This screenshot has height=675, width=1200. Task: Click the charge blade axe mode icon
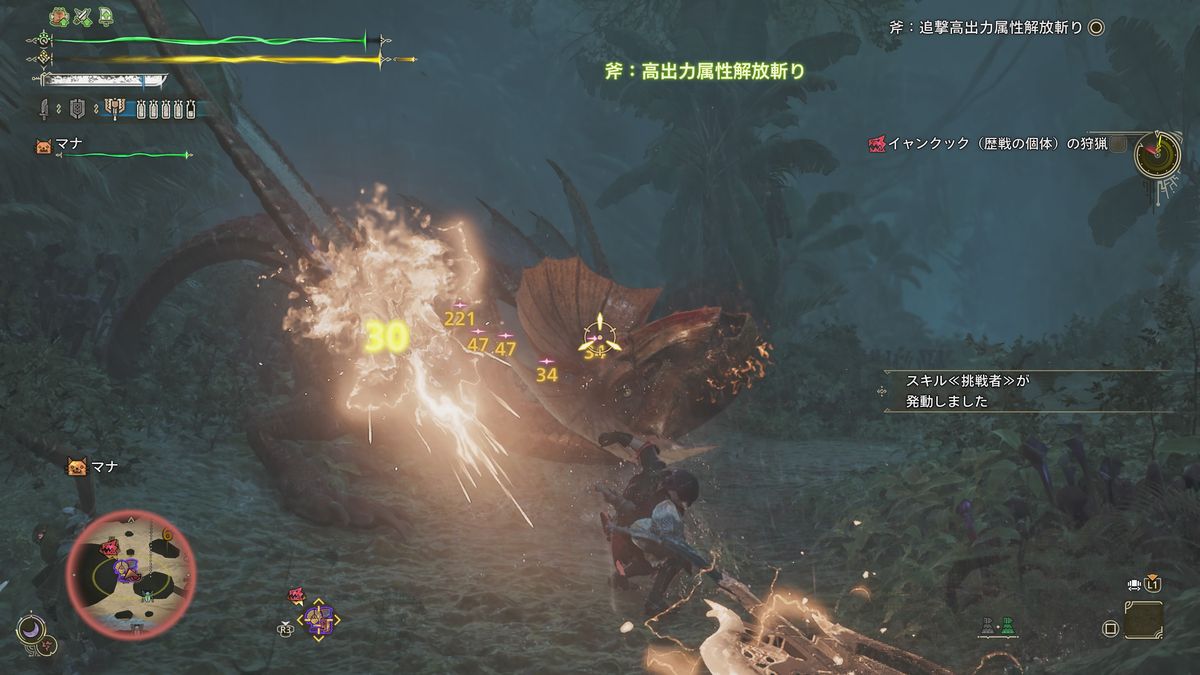point(113,108)
